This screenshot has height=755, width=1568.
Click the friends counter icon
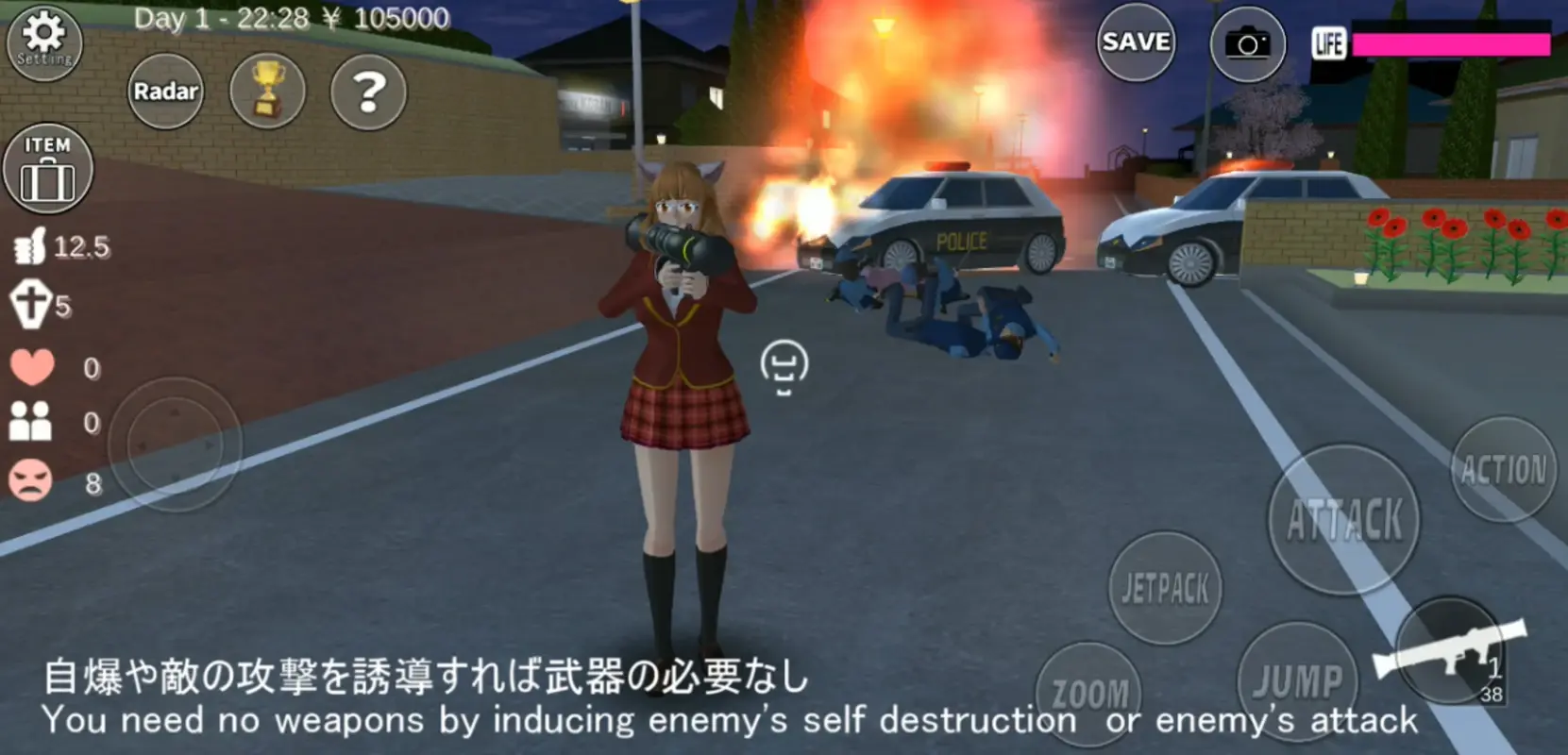[x=33, y=423]
